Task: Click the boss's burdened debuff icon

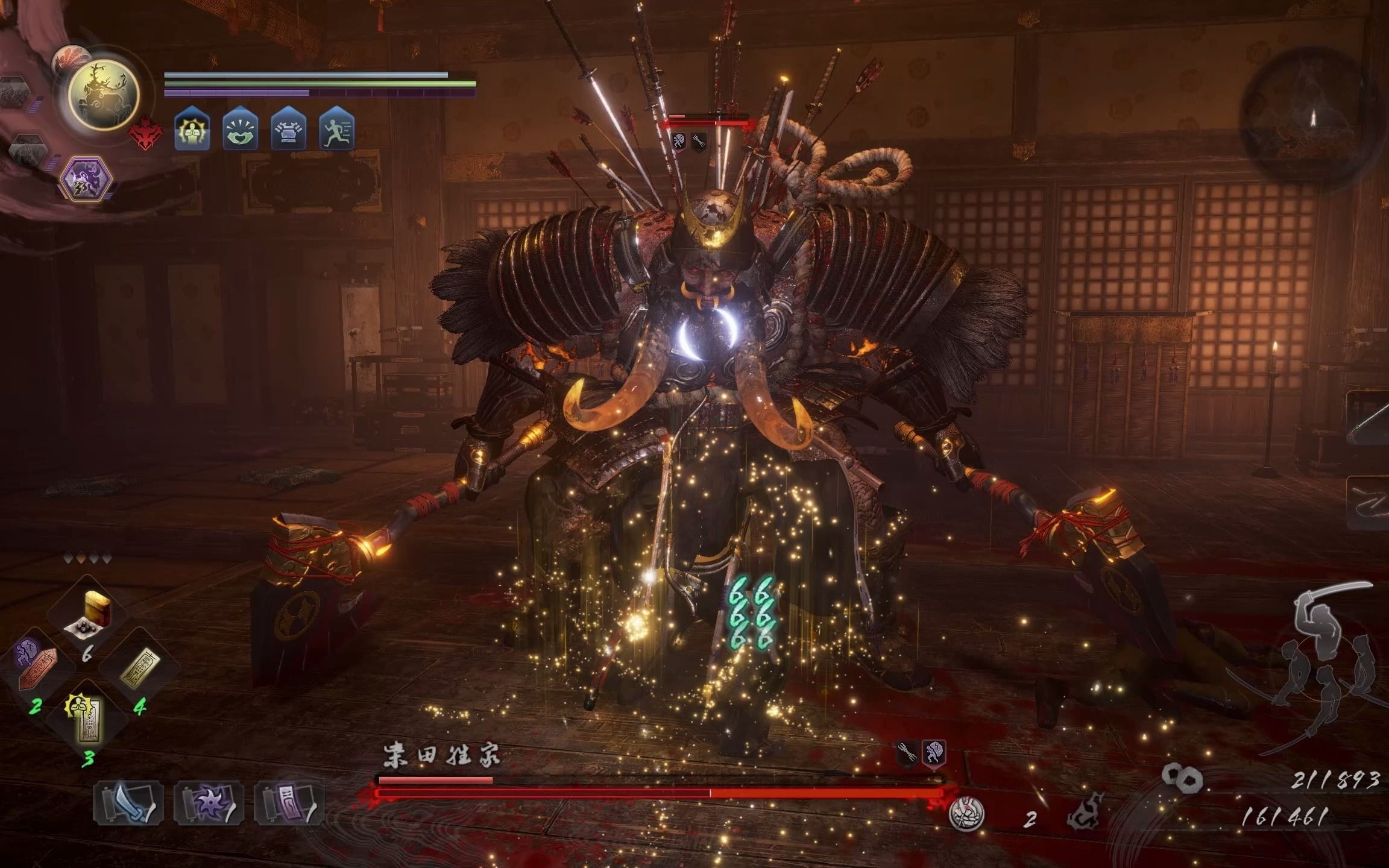Action: pos(933,753)
